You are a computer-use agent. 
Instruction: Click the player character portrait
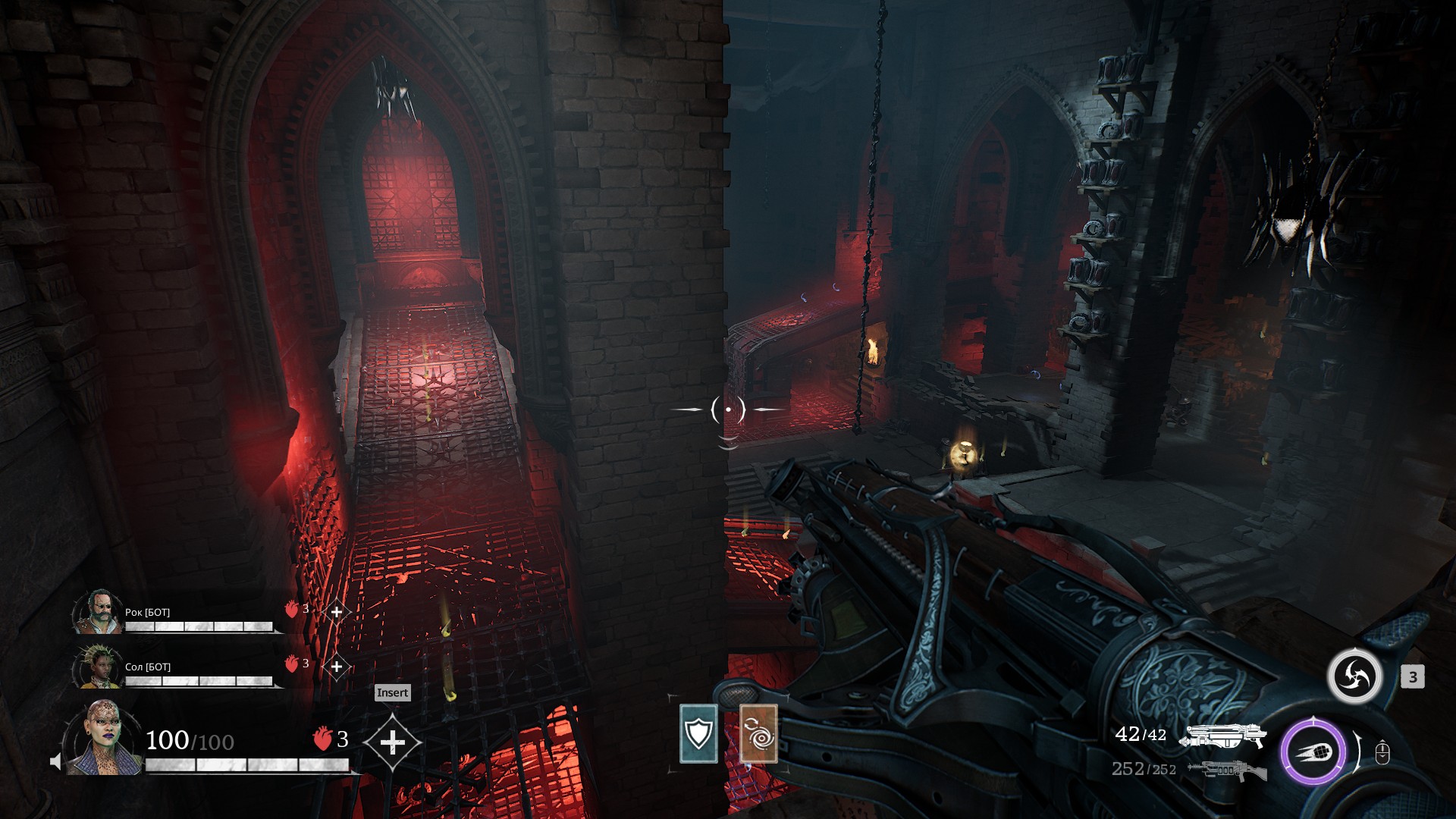coord(105,738)
